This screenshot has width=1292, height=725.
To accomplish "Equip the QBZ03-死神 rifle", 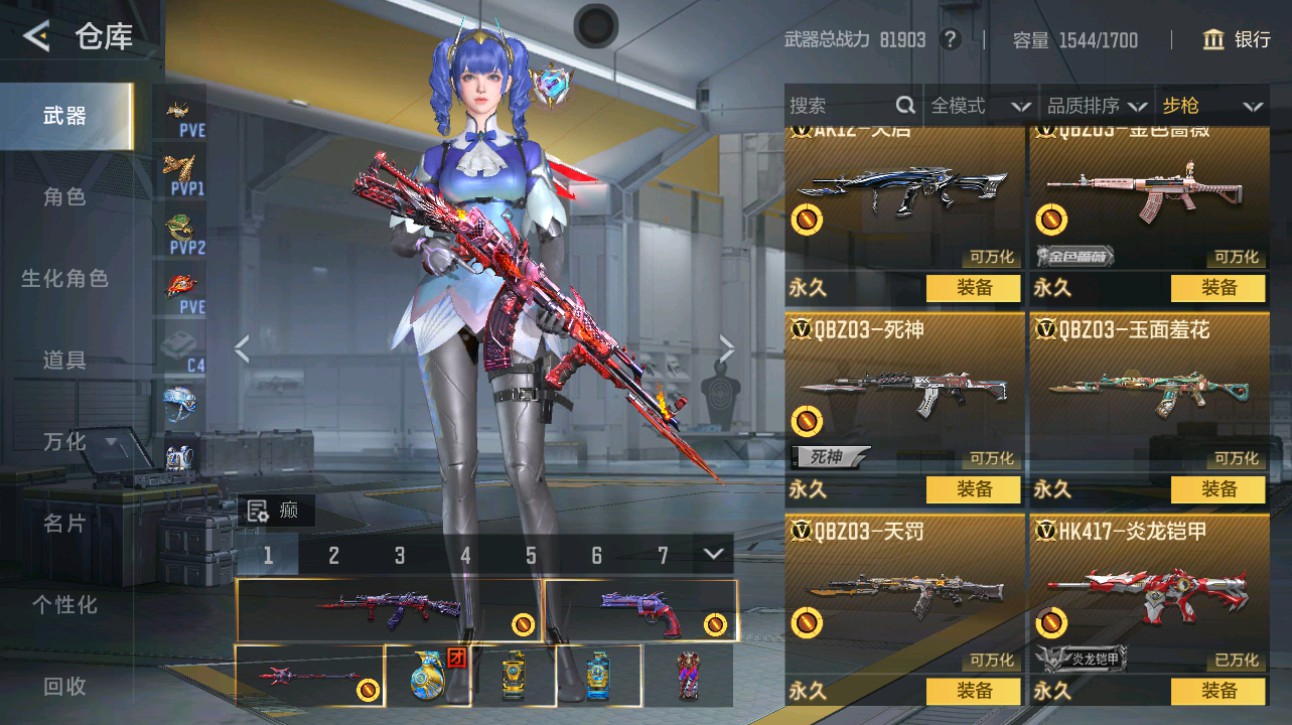I will 973,489.
